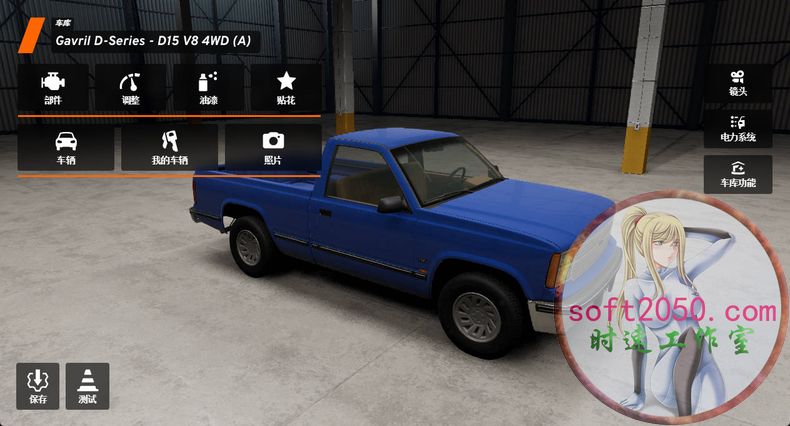Screen dimensions: 790x426
Task: Open the 电力系统 panel
Action: coord(738,129)
